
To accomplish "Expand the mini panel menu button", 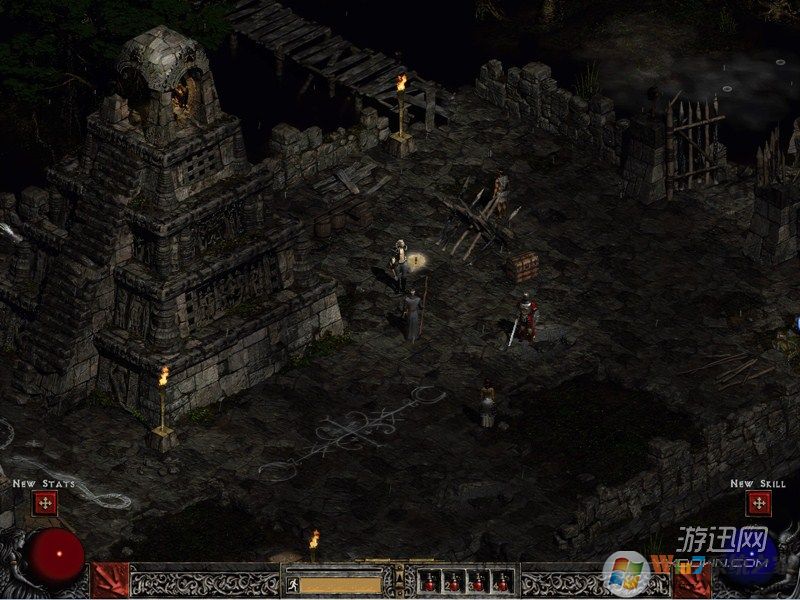I will pos(400,578).
